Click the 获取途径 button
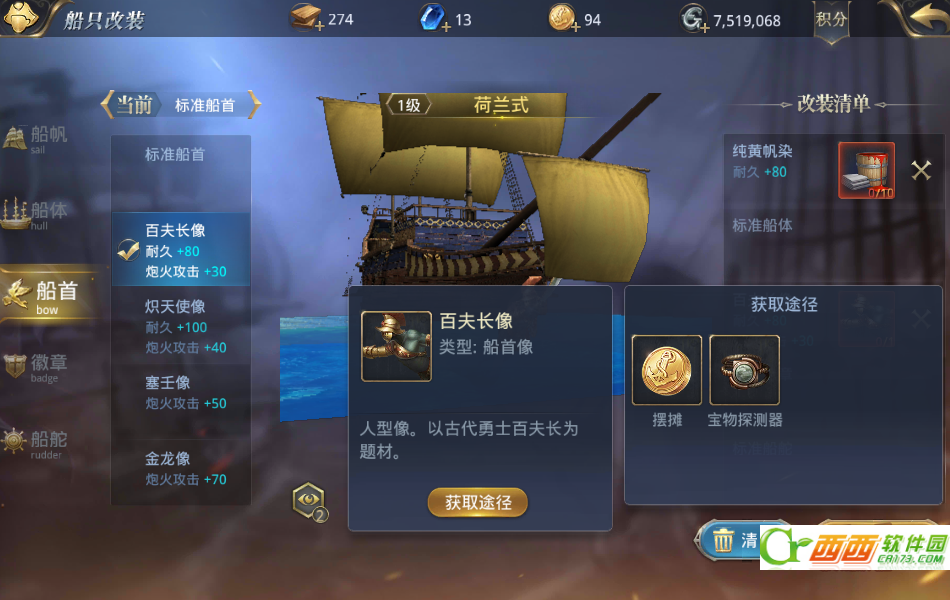The width and height of the screenshot is (950, 600). click(478, 502)
